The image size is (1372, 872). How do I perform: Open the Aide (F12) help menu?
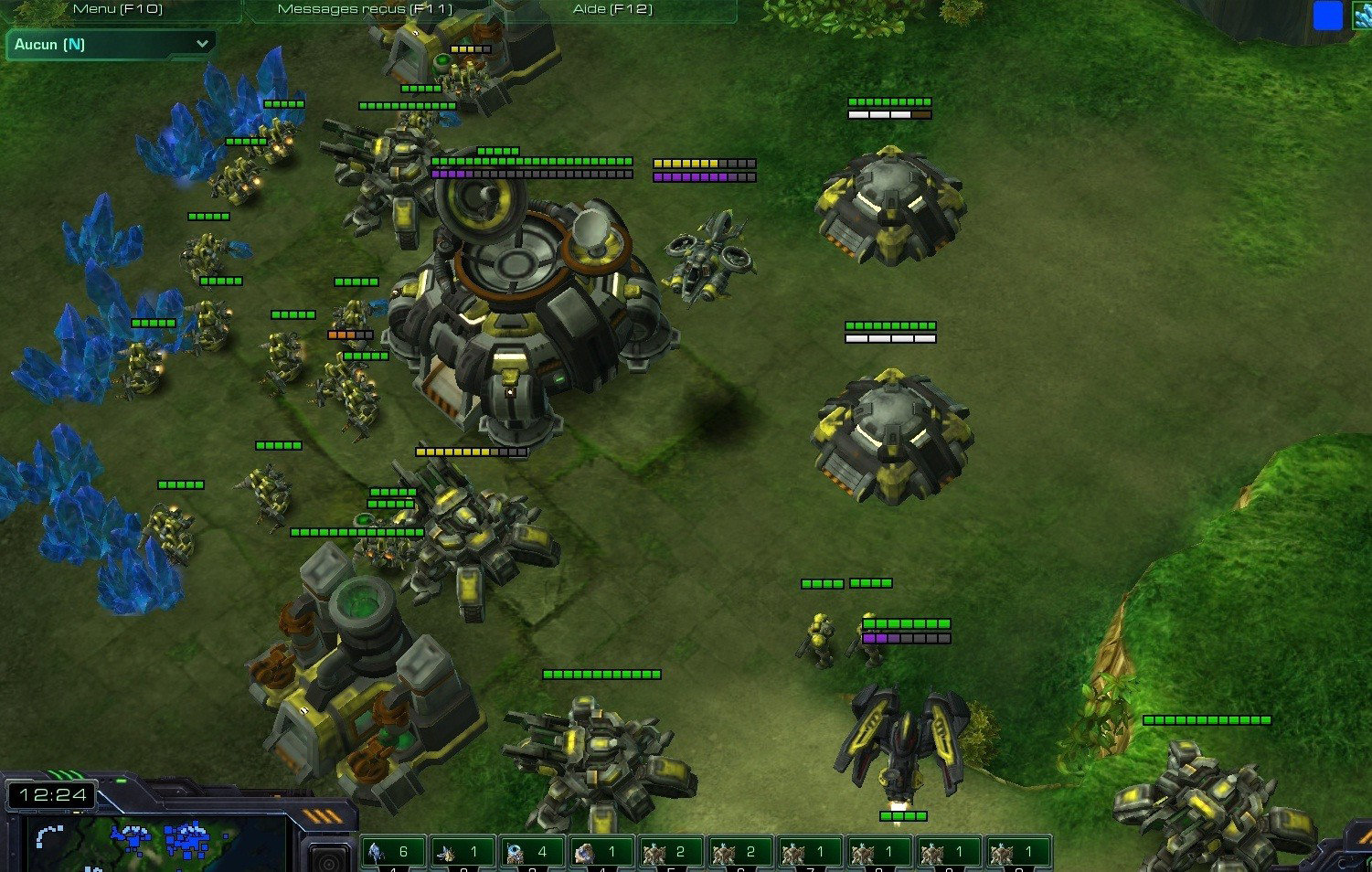coord(612,9)
